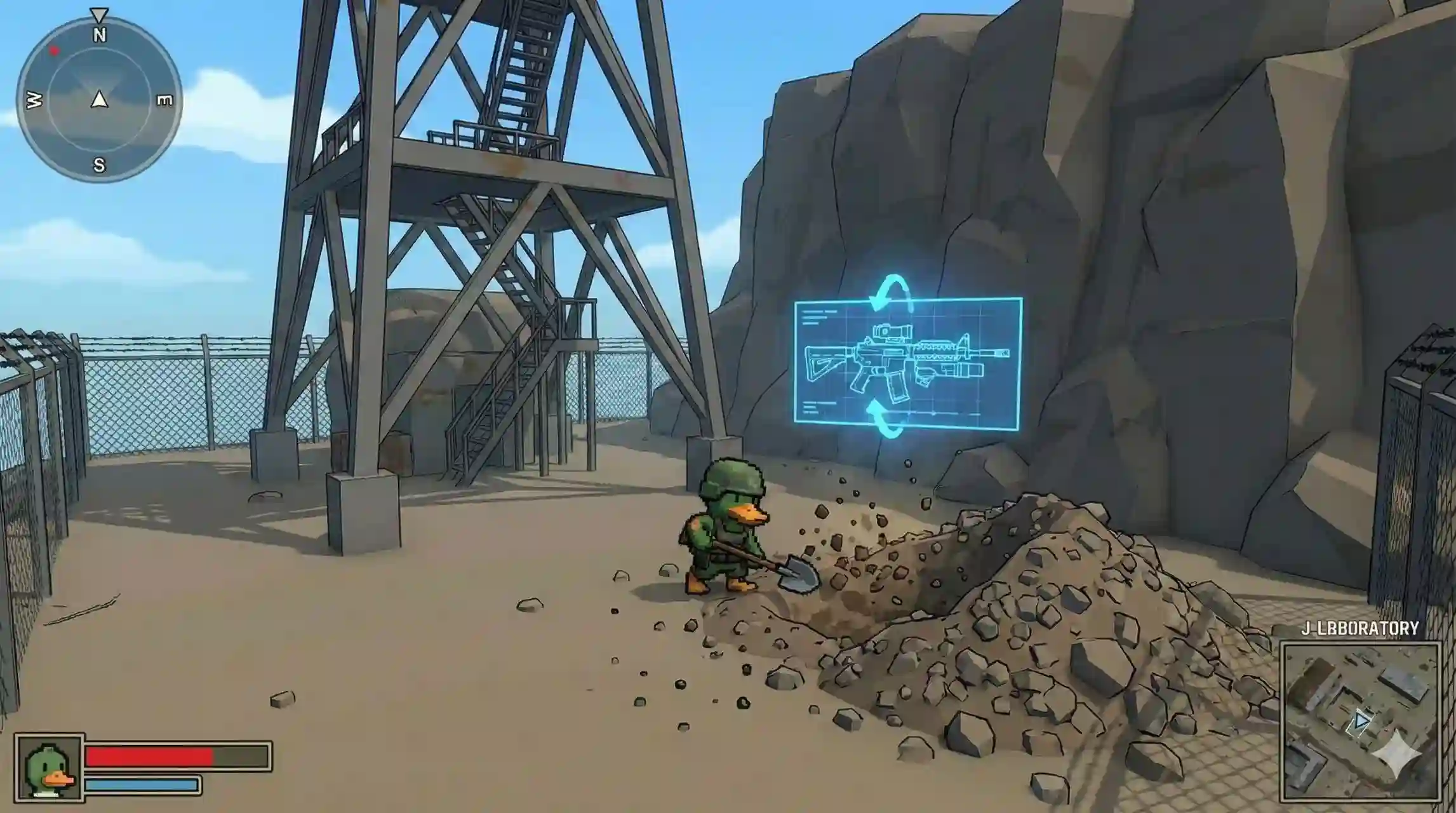Expand the compass by clicking its top chevron
Screen dimensions: 1456x813
click(x=99, y=14)
